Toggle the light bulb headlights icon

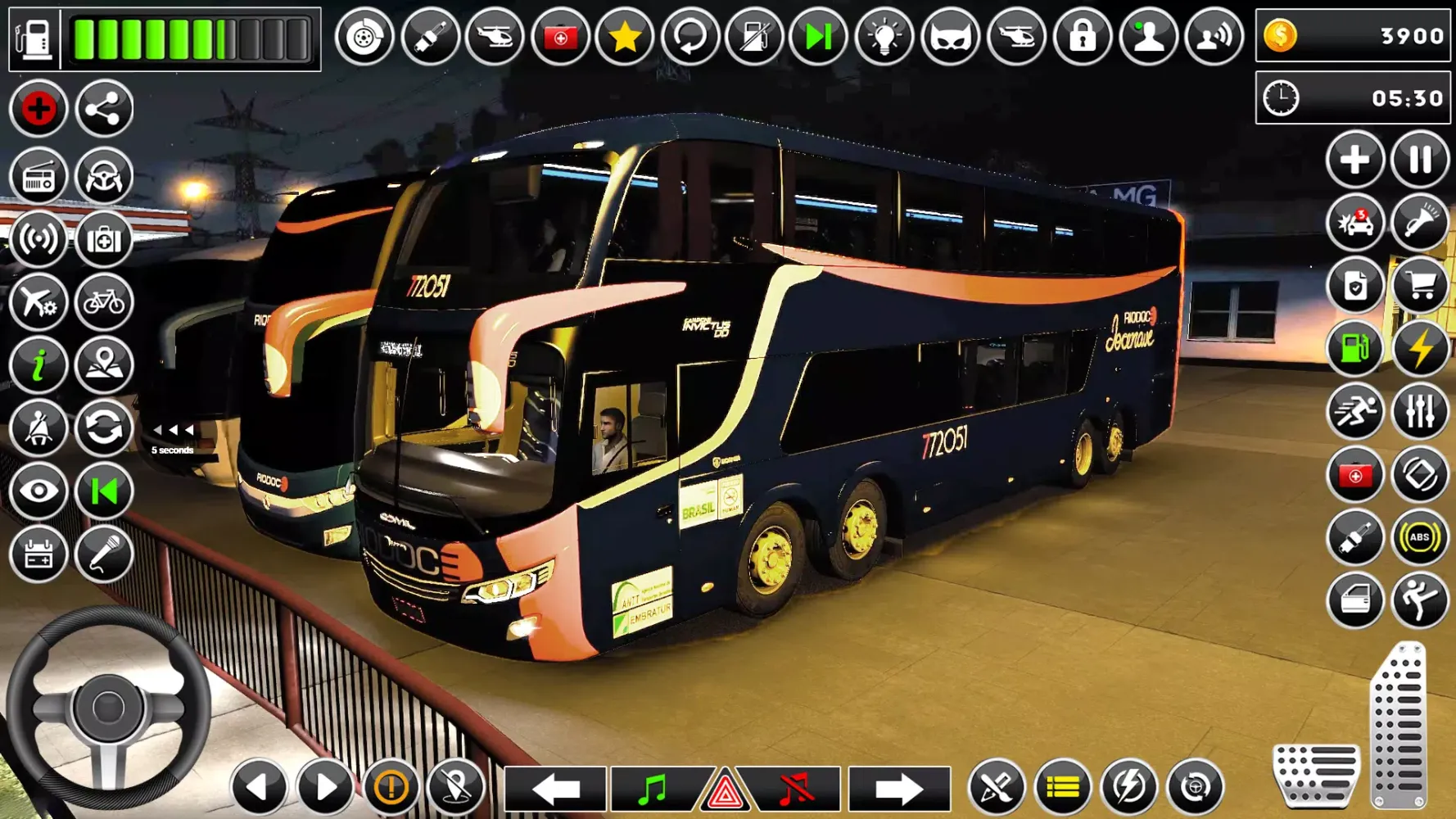click(x=884, y=37)
